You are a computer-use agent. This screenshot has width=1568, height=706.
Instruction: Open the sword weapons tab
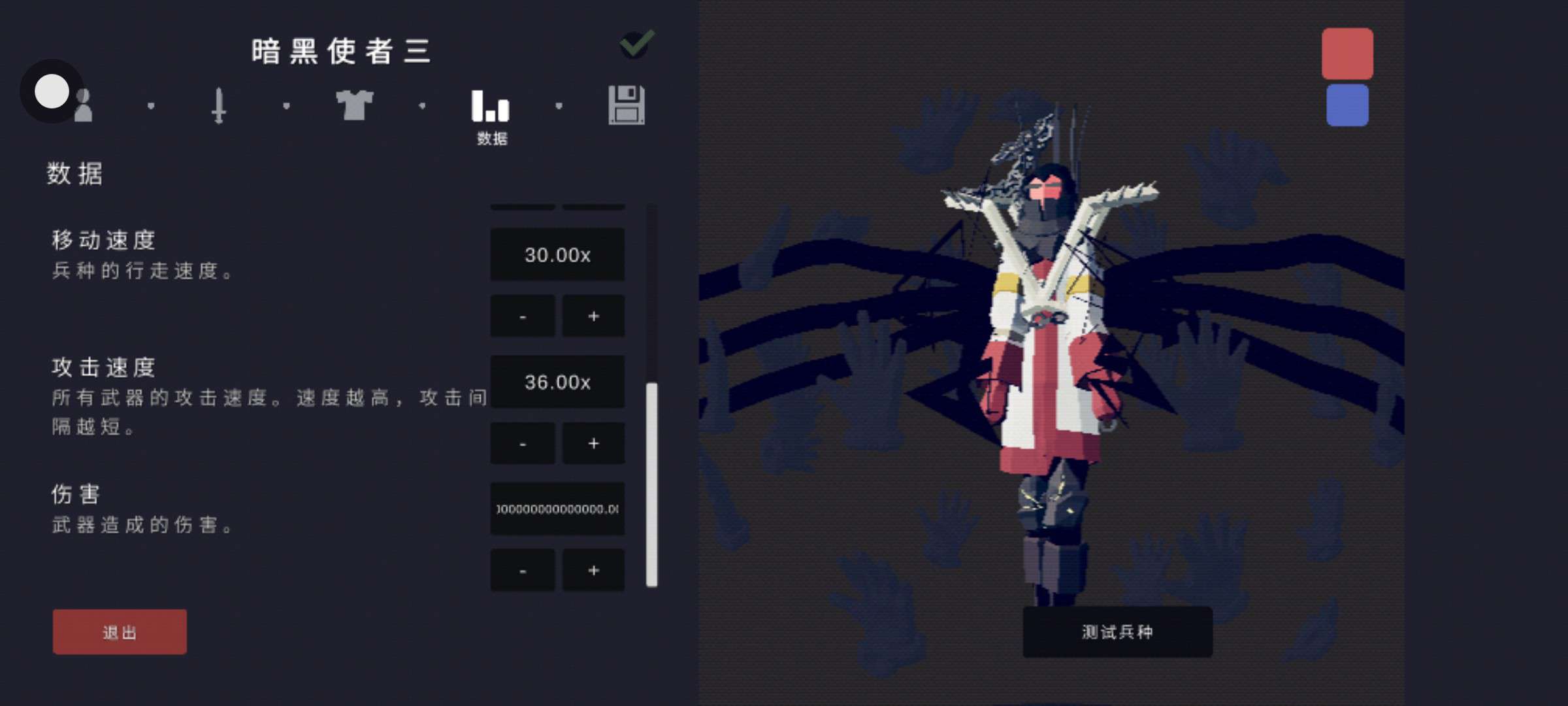pos(219,105)
